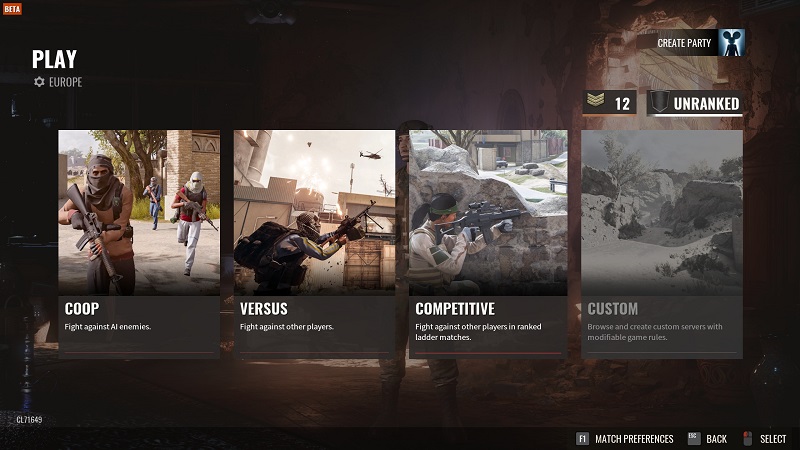The image size is (800, 450).
Task: Choose the Versus game mode
Action: (314, 242)
